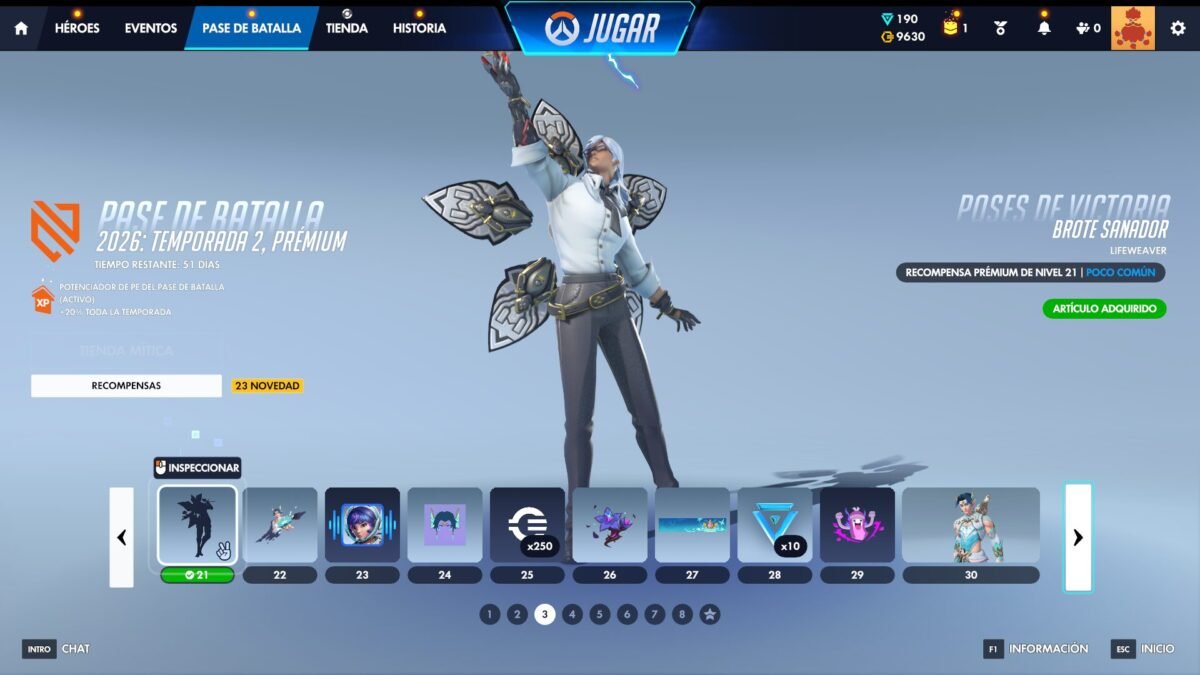Switch to the Eventos tab
Viewport: 1200px width, 675px height.
[x=151, y=28]
